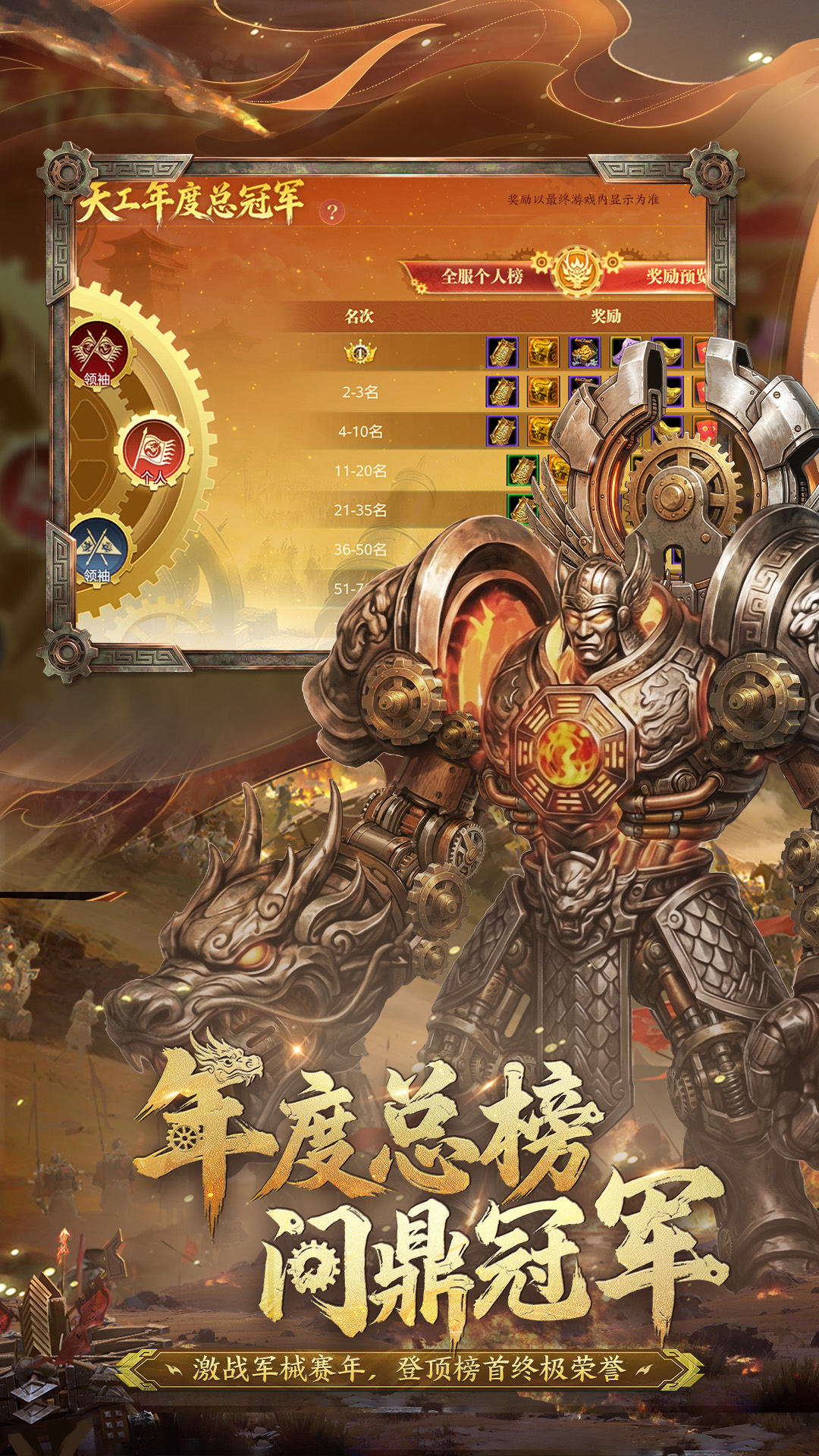View golden treasure chest reward for rank 1
This screenshot has height=1456, width=819.
(x=543, y=353)
